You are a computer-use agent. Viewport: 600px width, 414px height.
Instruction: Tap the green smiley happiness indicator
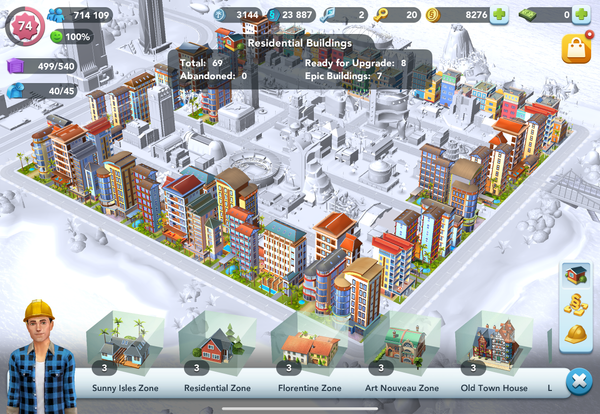(x=70, y=37)
